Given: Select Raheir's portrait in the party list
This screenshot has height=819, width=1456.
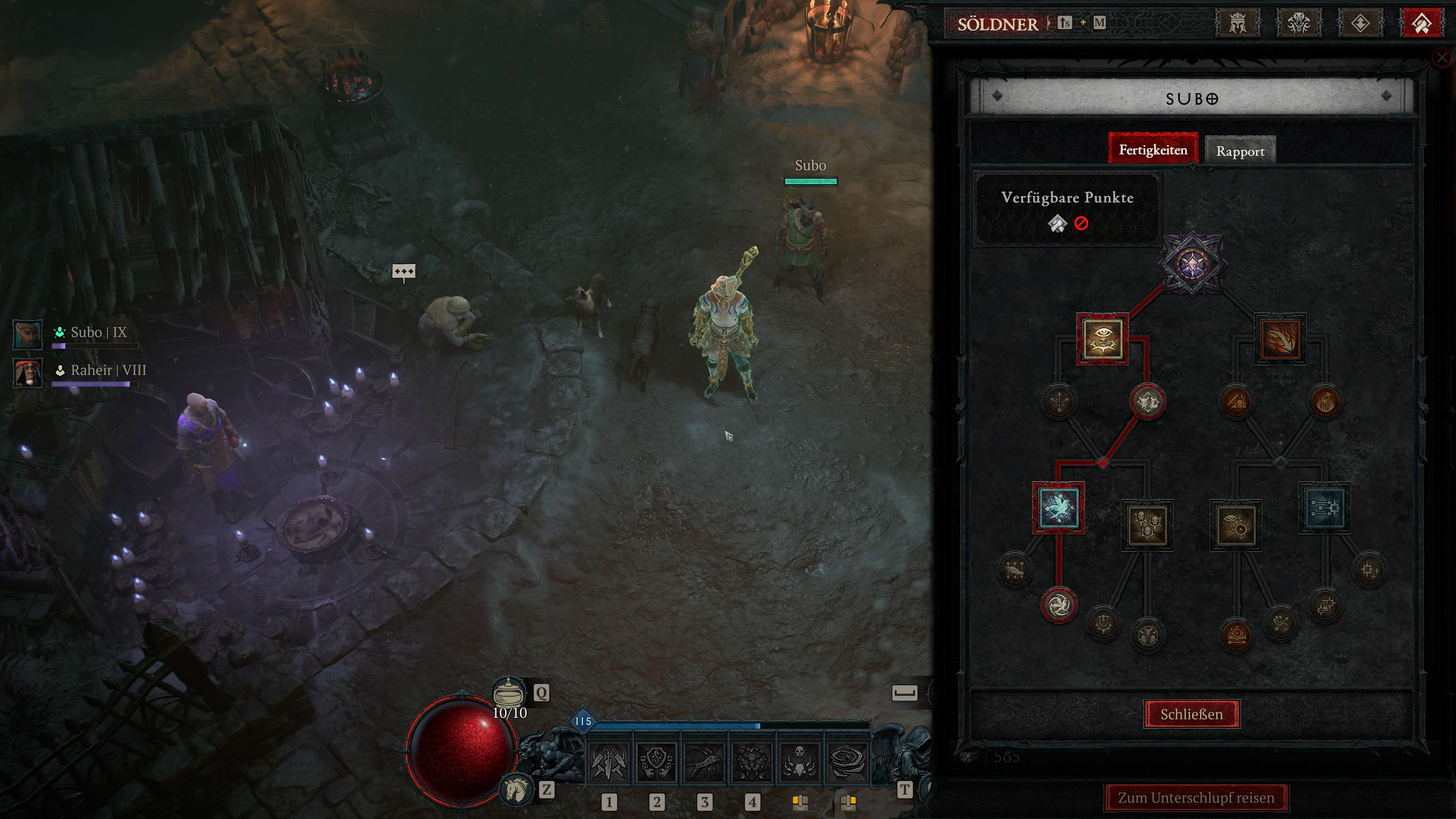Looking at the screenshot, I should (x=27, y=373).
